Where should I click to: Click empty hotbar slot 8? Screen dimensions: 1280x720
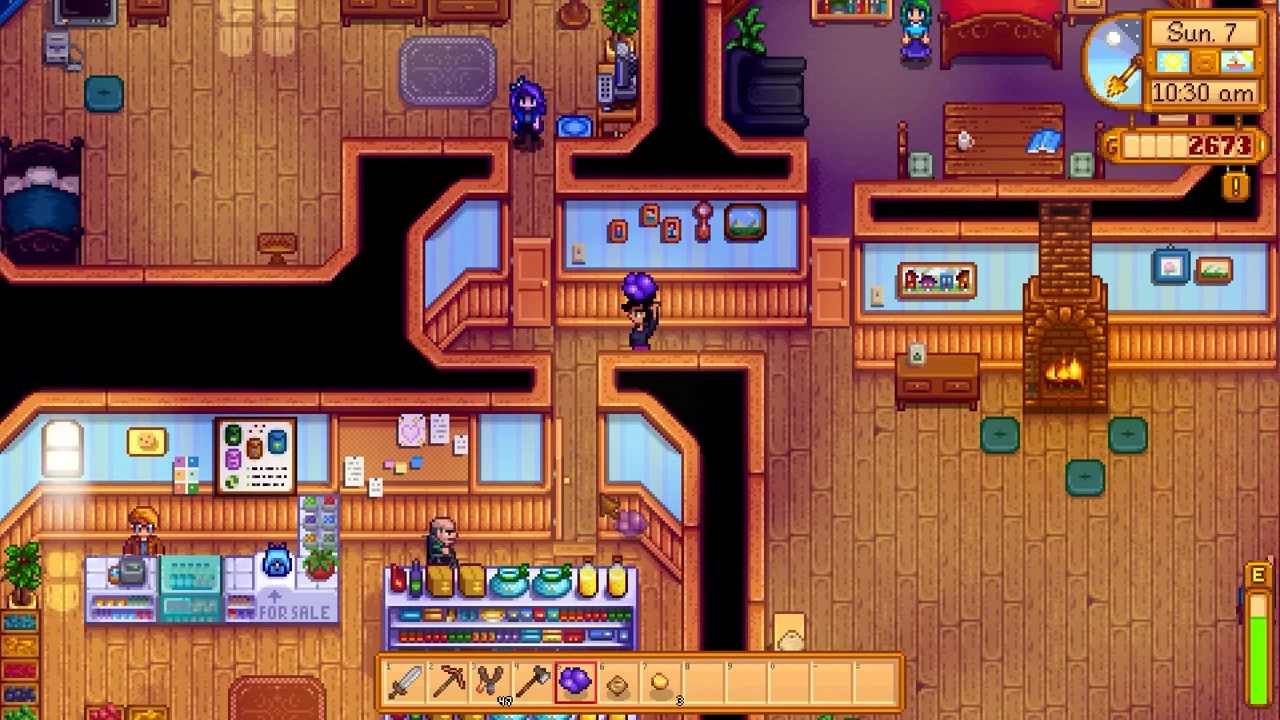(702, 682)
